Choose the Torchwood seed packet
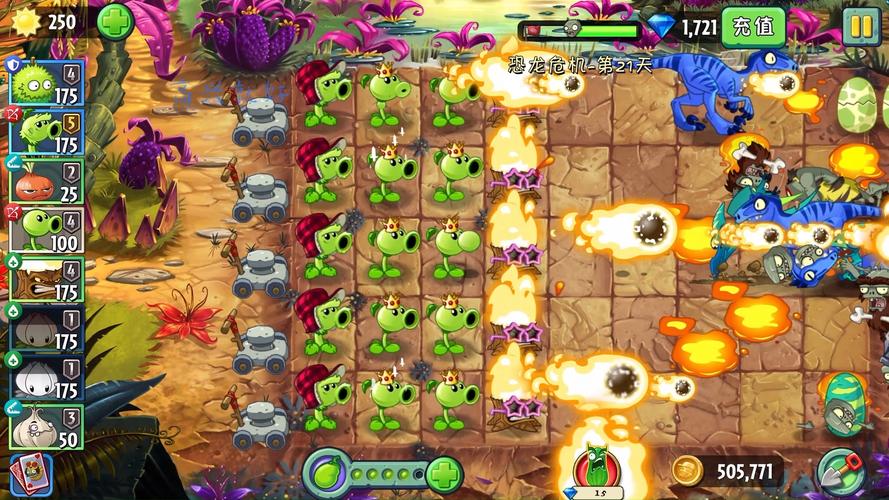Image resolution: width=889 pixels, height=500 pixels. 45,278
